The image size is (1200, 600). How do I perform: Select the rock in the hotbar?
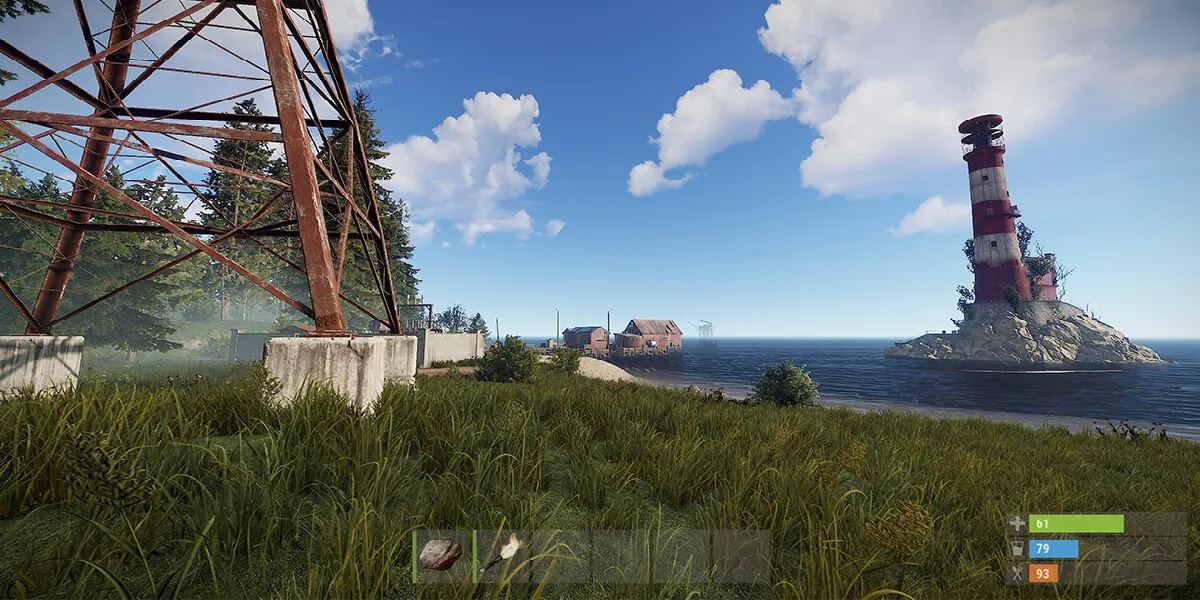click(441, 555)
